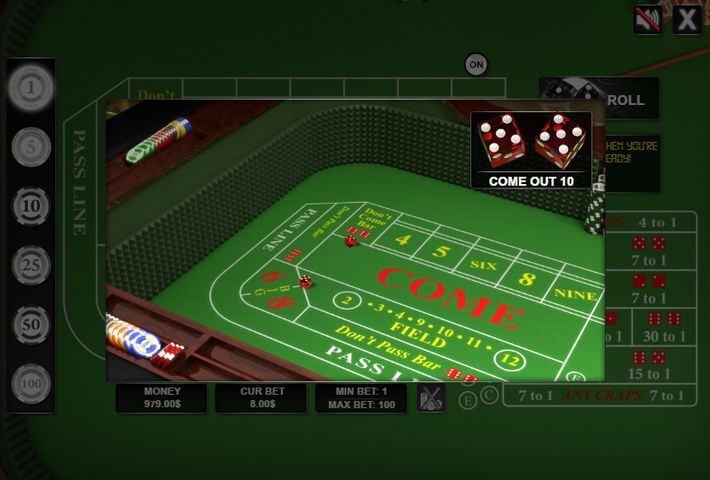This screenshot has width=710, height=480.
Task: Choose the 50 dollar chip
Action: [x=31, y=325]
